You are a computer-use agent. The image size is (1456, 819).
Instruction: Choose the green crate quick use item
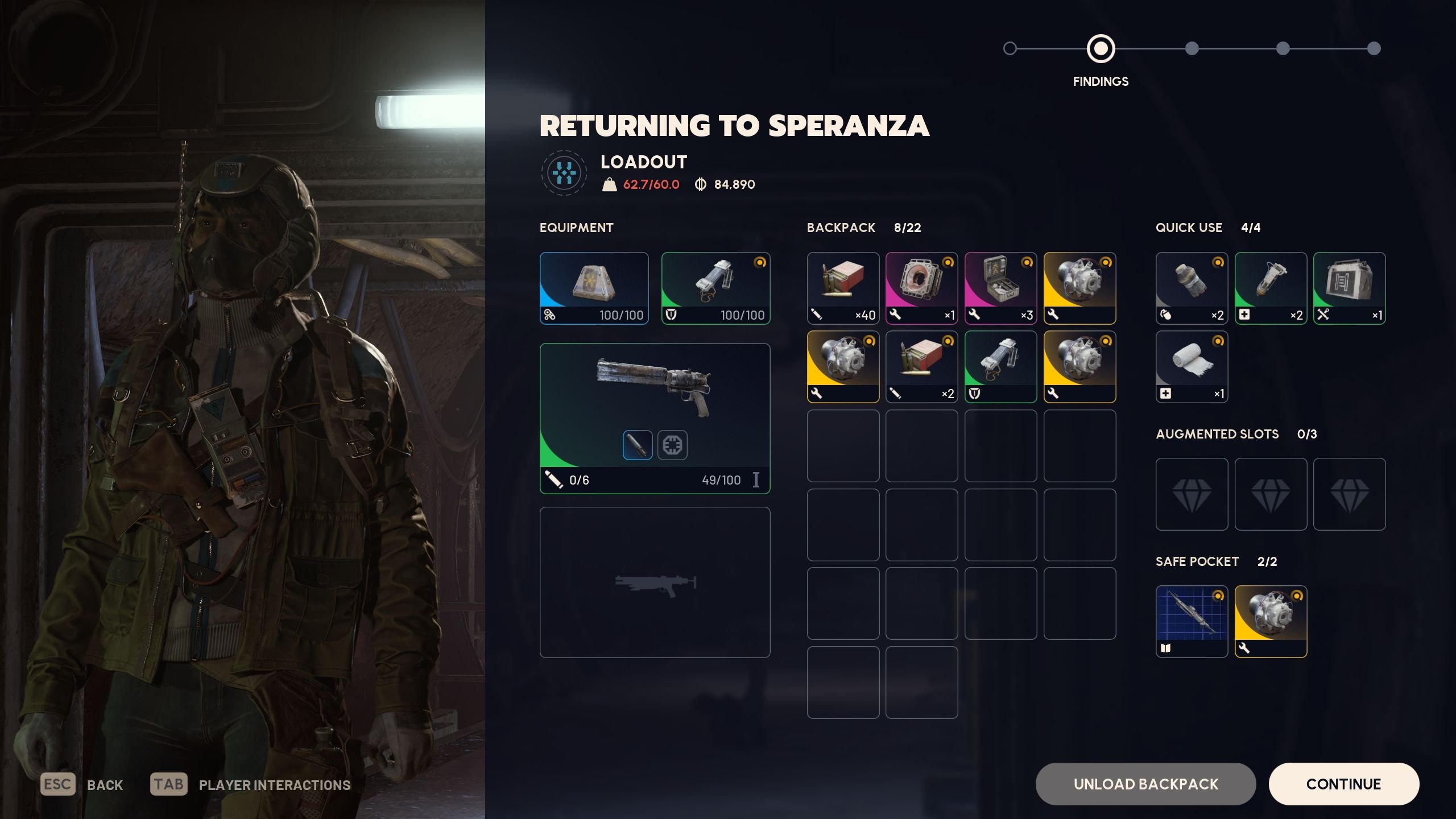click(1349, 288)
